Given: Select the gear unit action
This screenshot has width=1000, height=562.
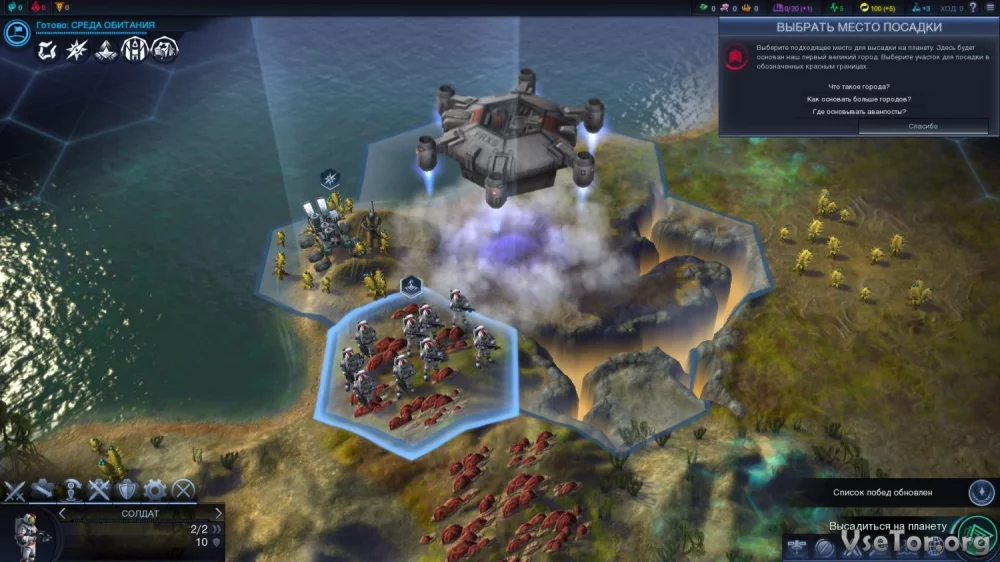Looking at the screenshot, I should coord(154,490).
